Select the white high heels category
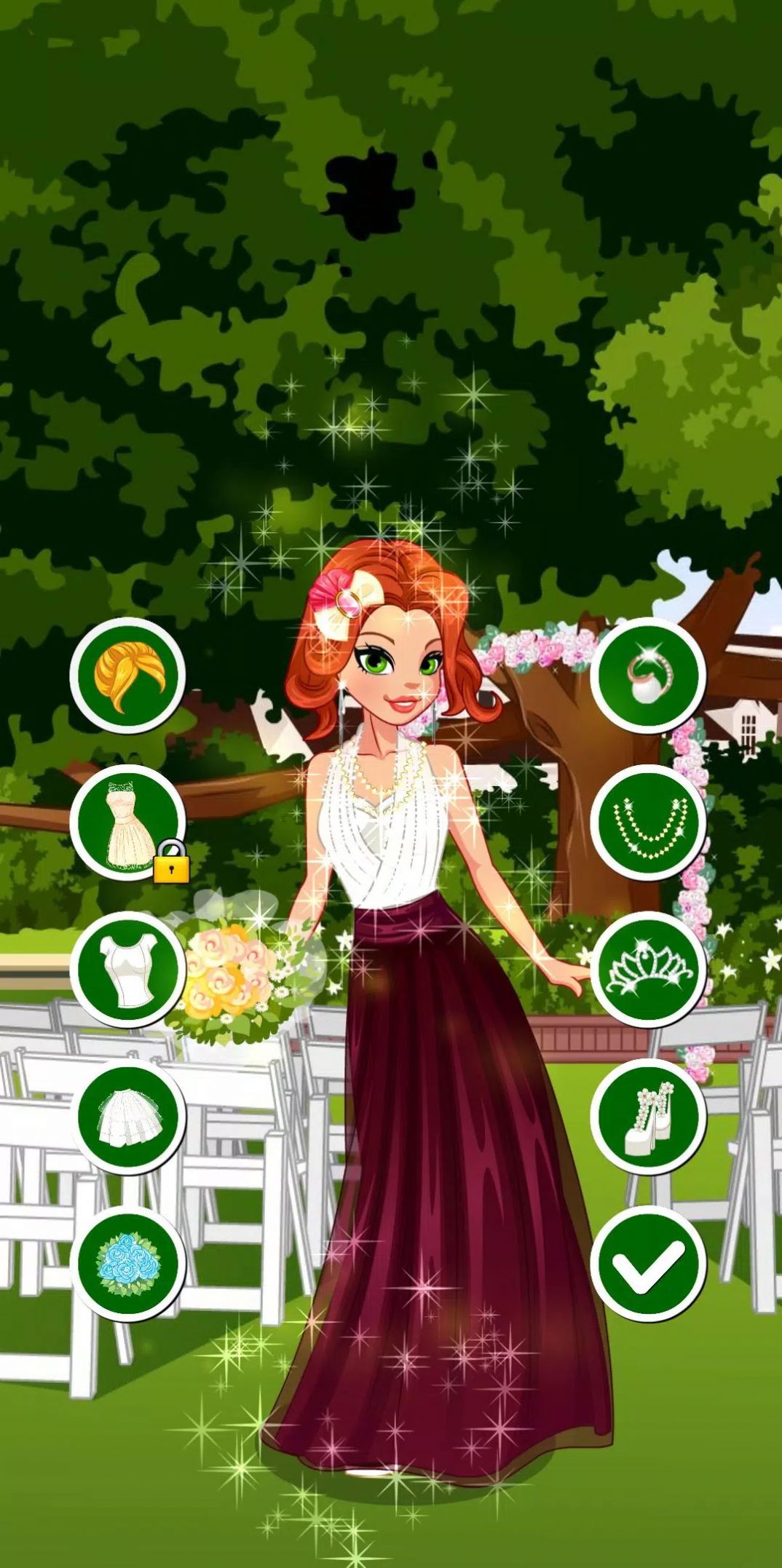 click(x=648, y=1117)
